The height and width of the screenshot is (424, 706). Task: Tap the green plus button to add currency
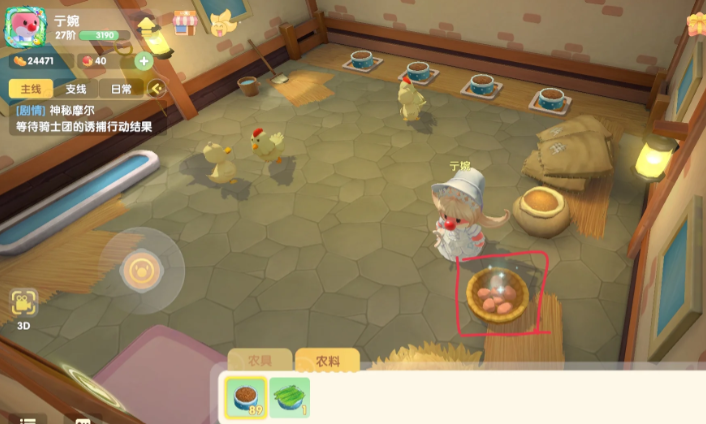click(143, 61)
